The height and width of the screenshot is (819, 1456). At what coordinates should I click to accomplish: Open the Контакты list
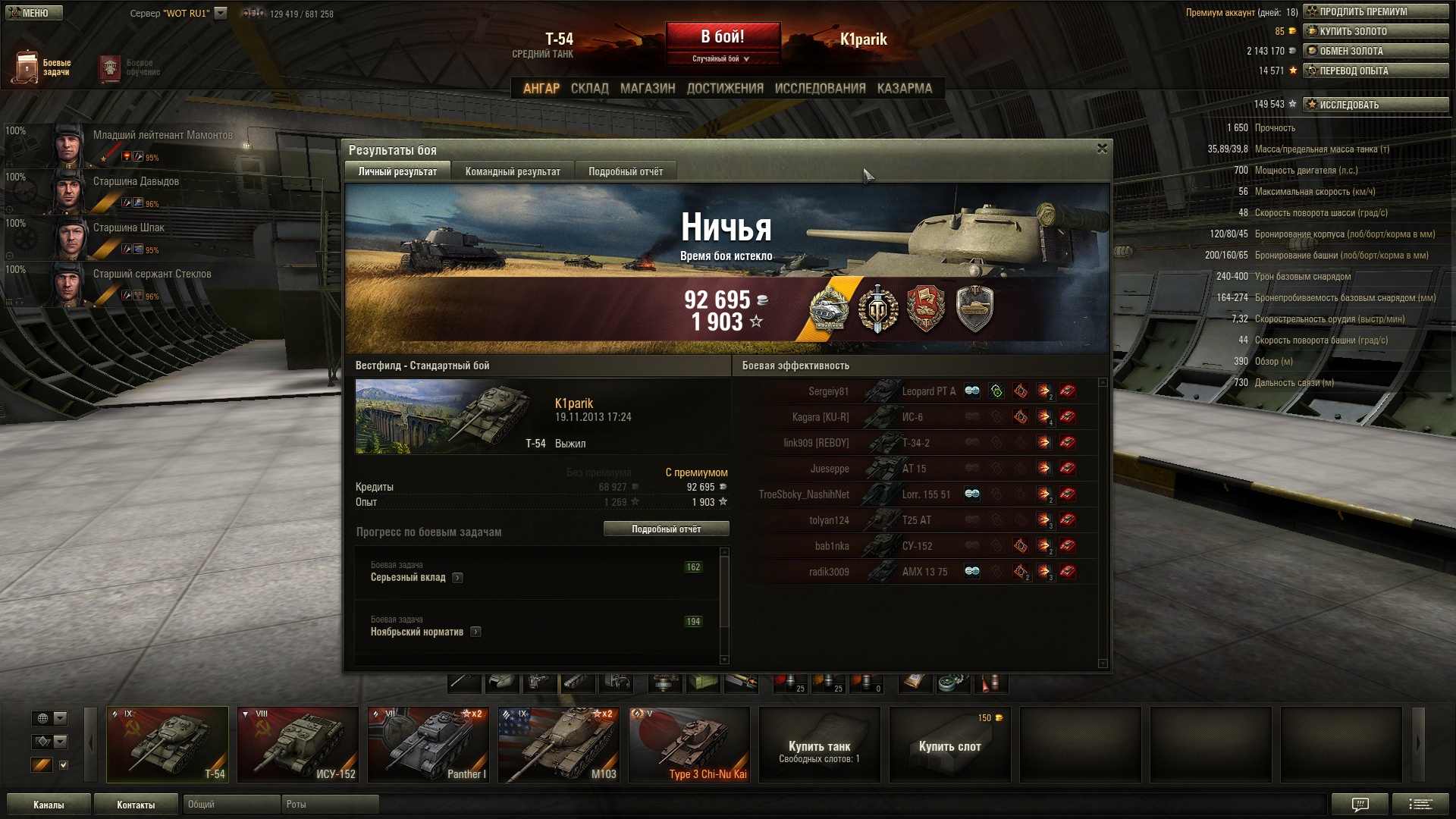136,805
